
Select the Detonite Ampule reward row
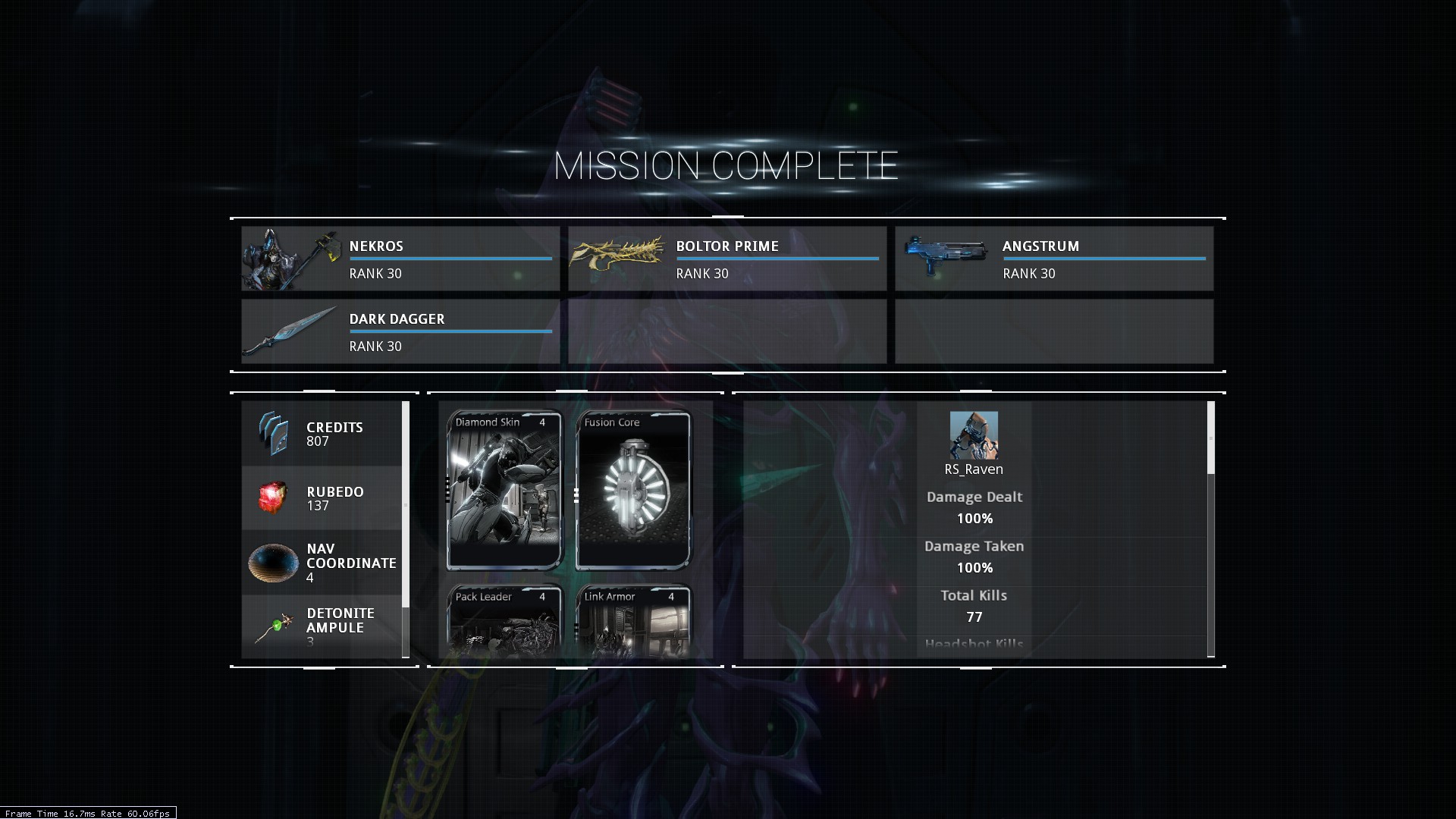pyautogui.click(x=322, y=626)
